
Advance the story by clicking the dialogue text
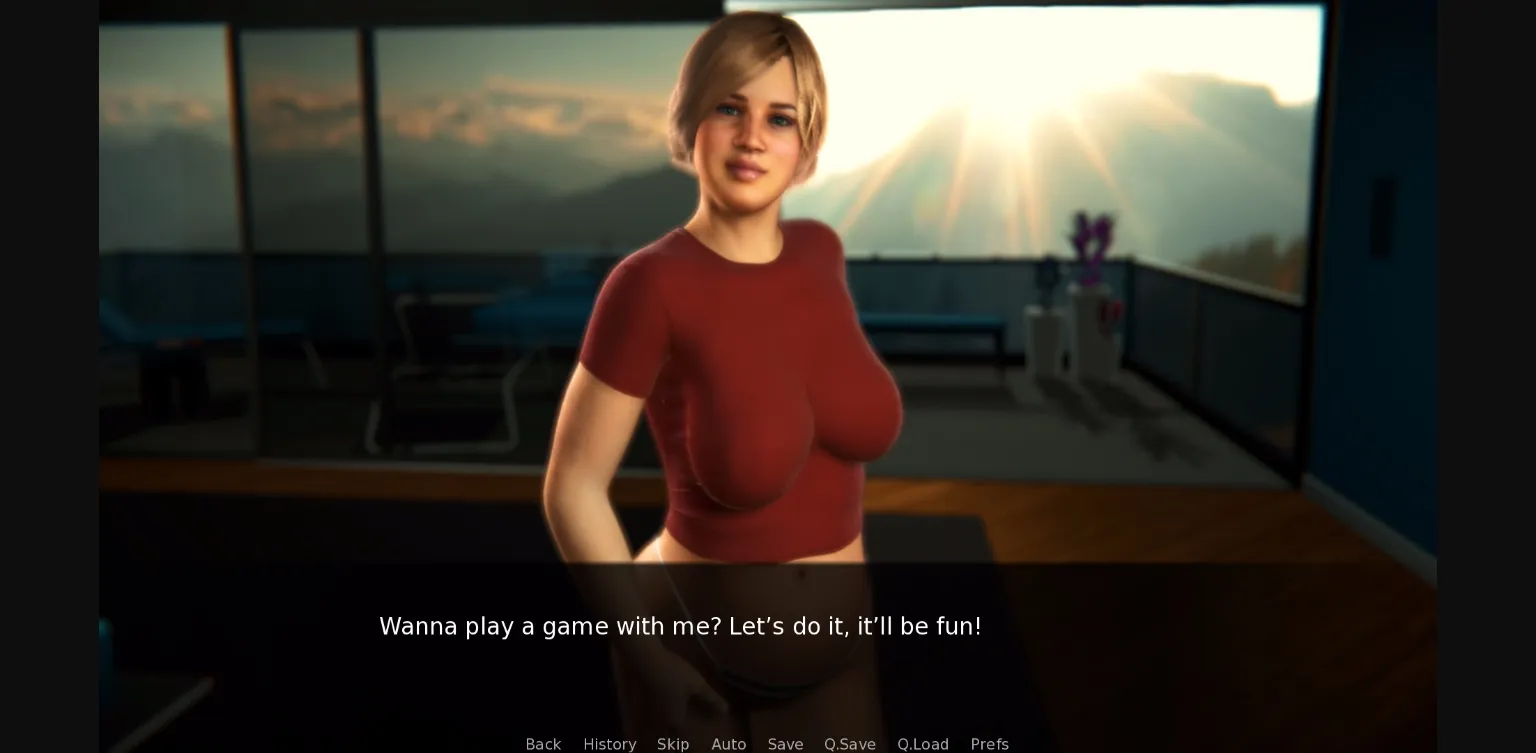[680, 626]
